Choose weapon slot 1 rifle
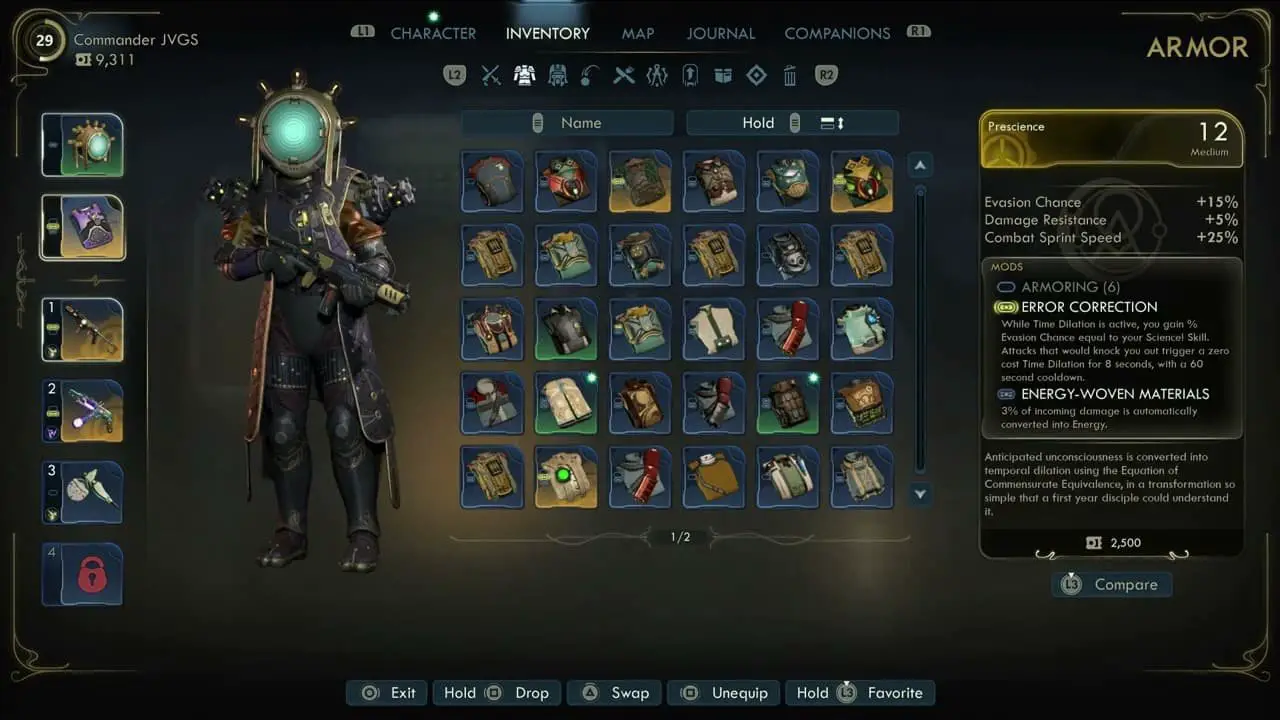Image resolution: width=1280 pixels, height=720 pixels. (82, 330)
